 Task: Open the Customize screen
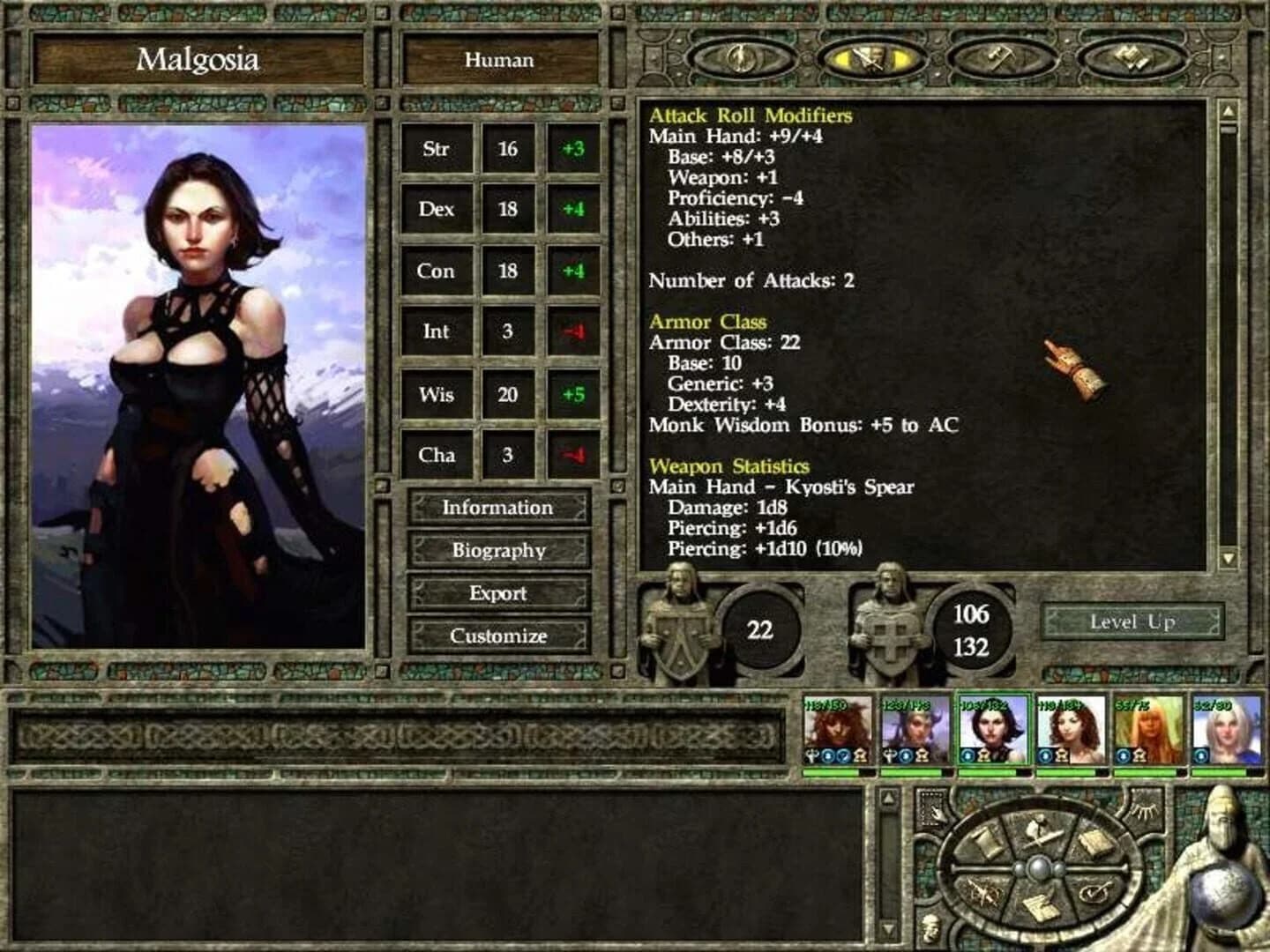click(x=499, y=635)
